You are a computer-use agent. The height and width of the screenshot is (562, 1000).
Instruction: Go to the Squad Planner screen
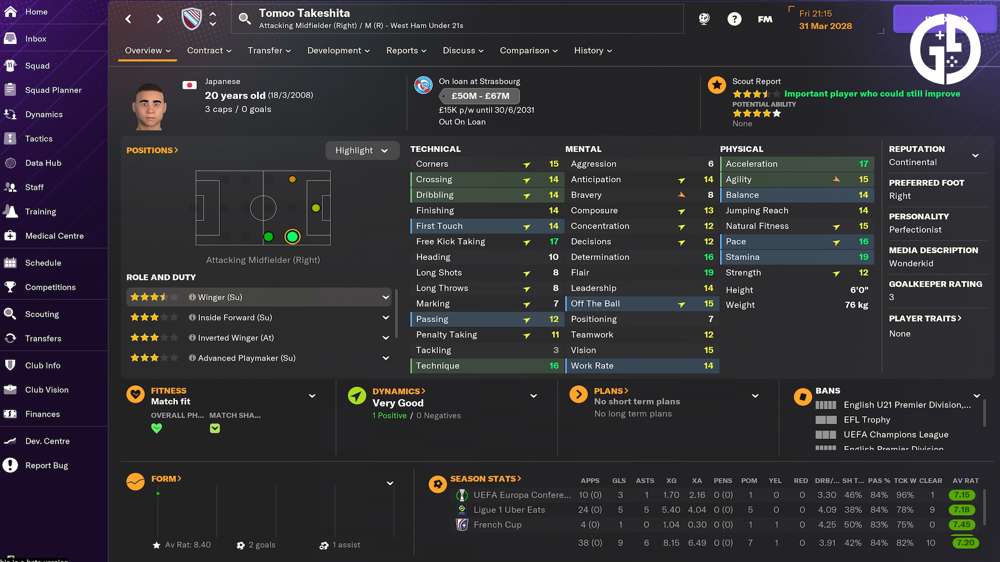(53, 90)
